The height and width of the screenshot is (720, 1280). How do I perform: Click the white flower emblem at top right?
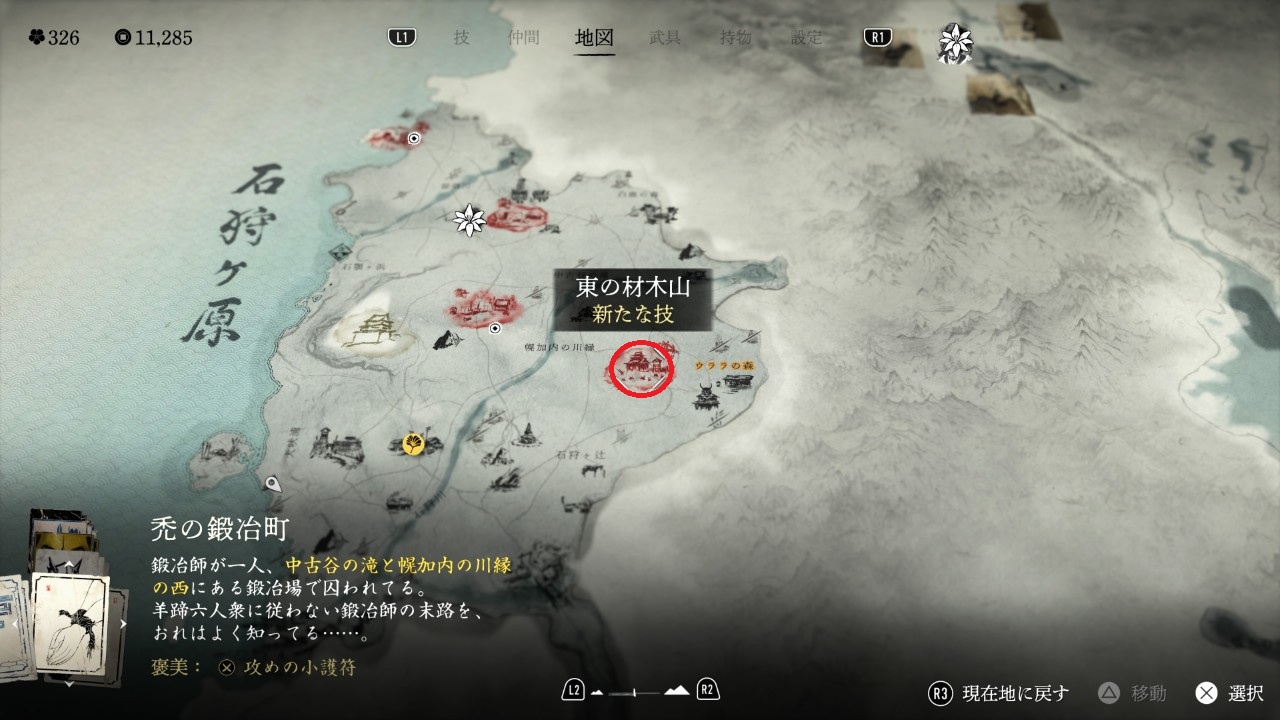tap(954, 42)
